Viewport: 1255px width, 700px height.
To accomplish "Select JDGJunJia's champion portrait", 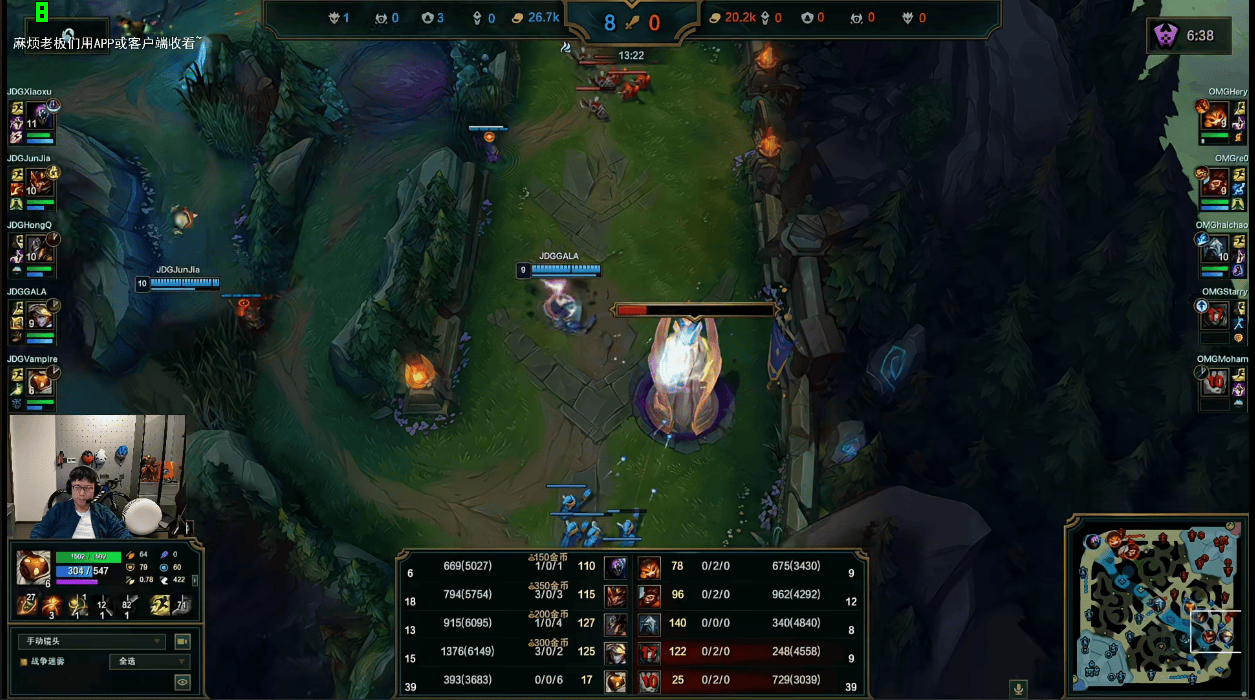I will click(41, 180).
